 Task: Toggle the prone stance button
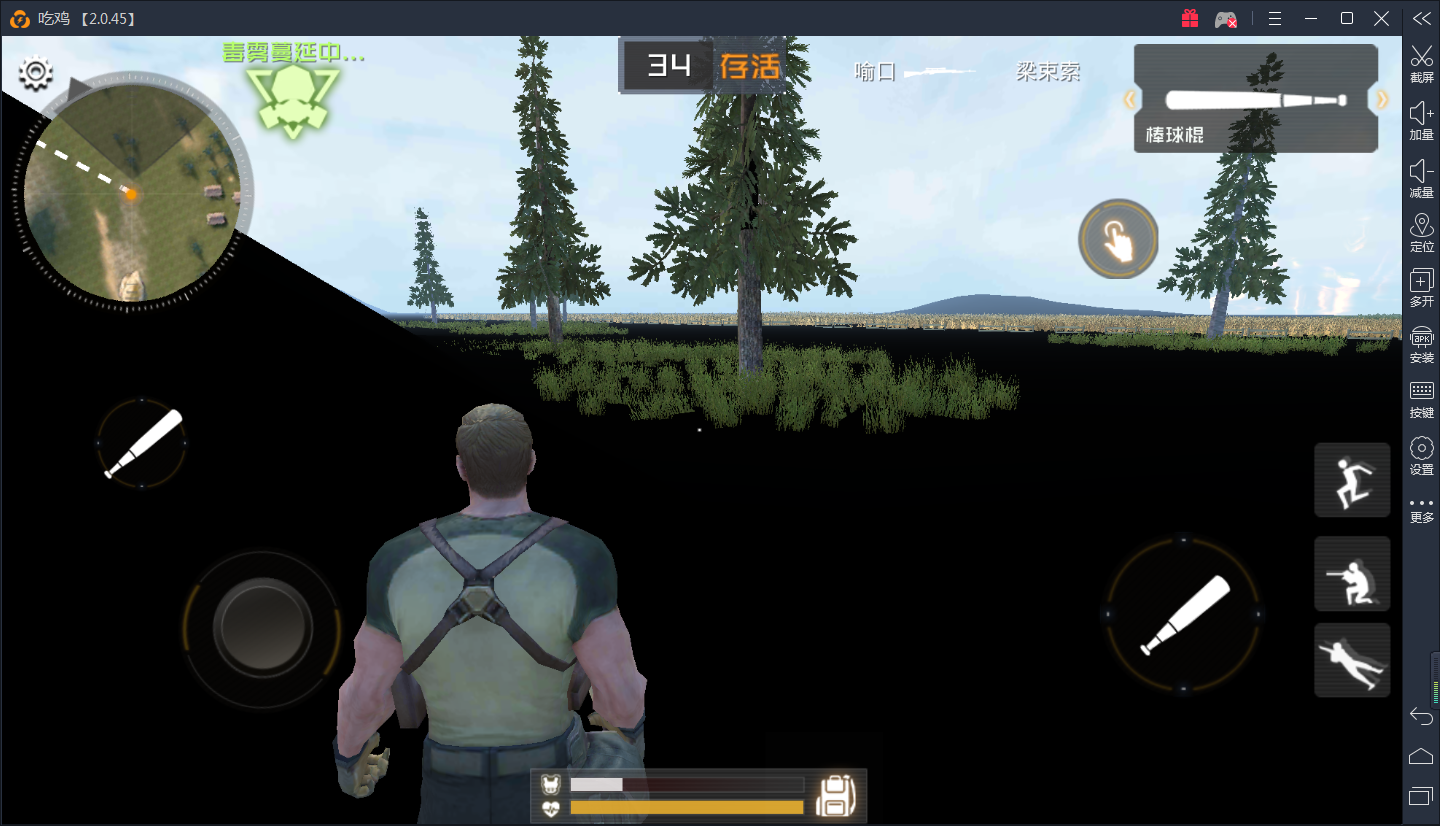click(x=1352, y=660)
